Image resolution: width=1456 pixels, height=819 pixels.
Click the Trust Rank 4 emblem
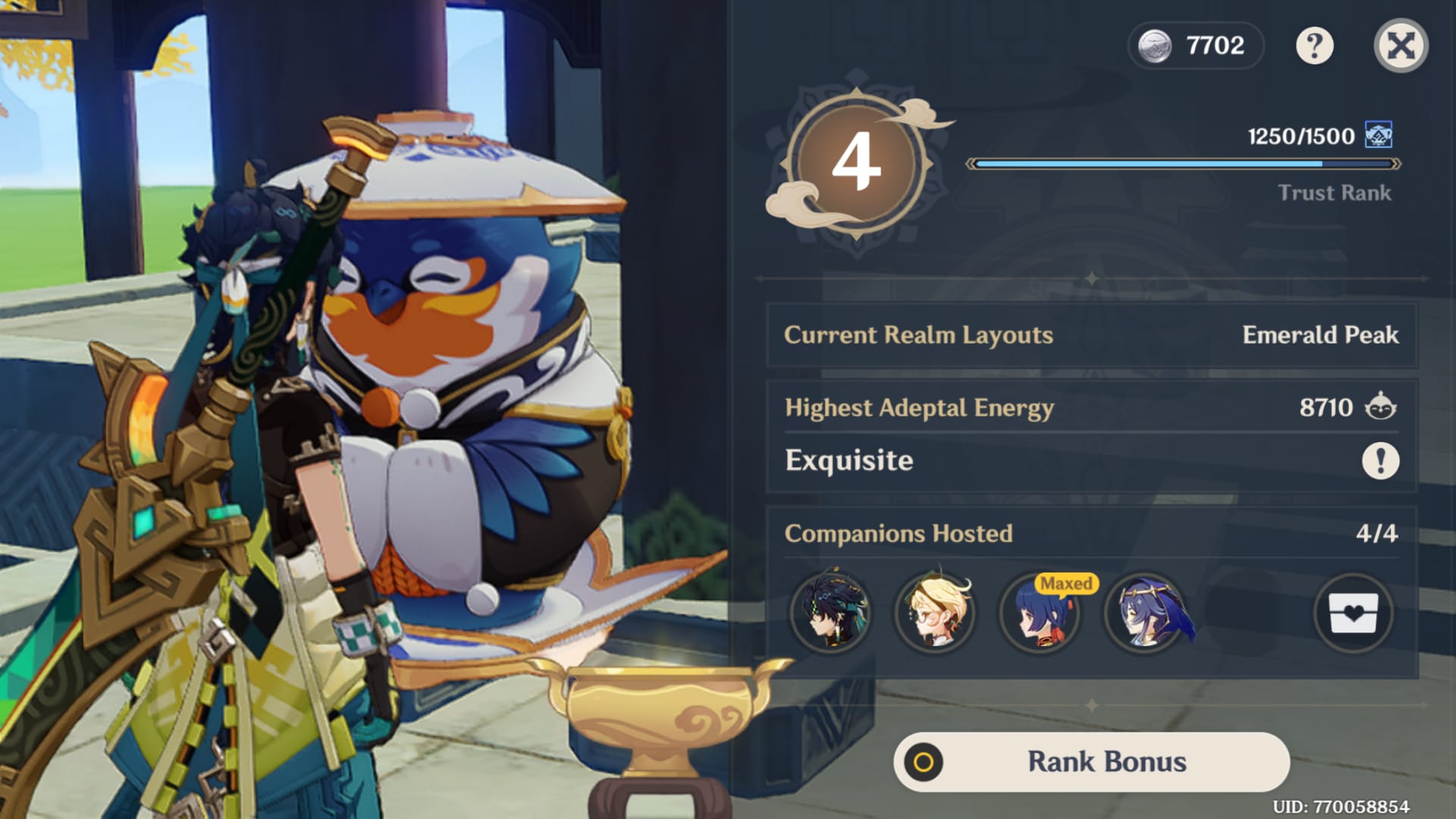coord(858,162)
